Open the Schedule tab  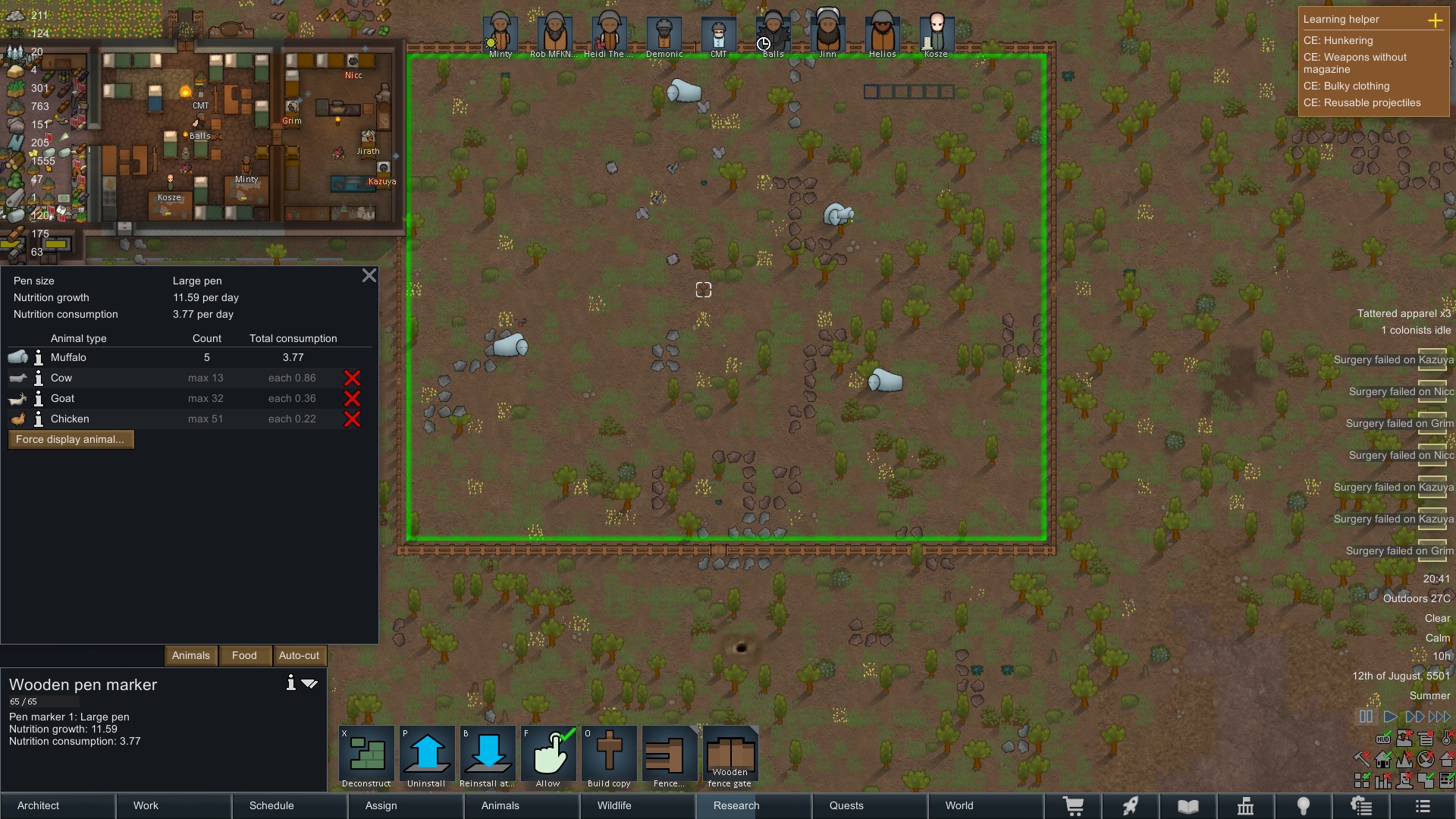[271, 805]
